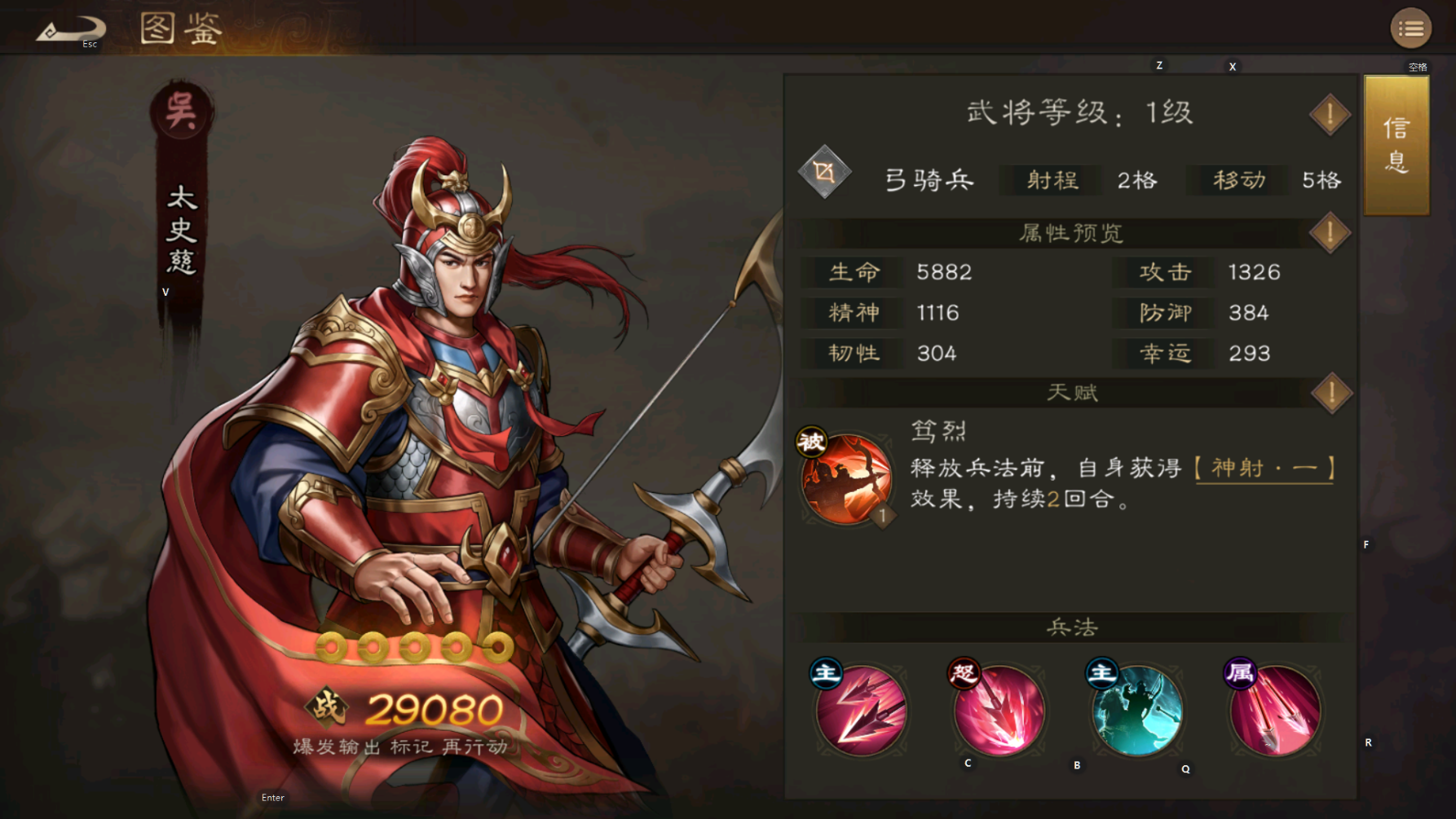The width and height of the screenshot is (1456, 819).
Task: Switch to the 信息 tab on the right
Action: pyautogui.click(x=1396, y=144)
